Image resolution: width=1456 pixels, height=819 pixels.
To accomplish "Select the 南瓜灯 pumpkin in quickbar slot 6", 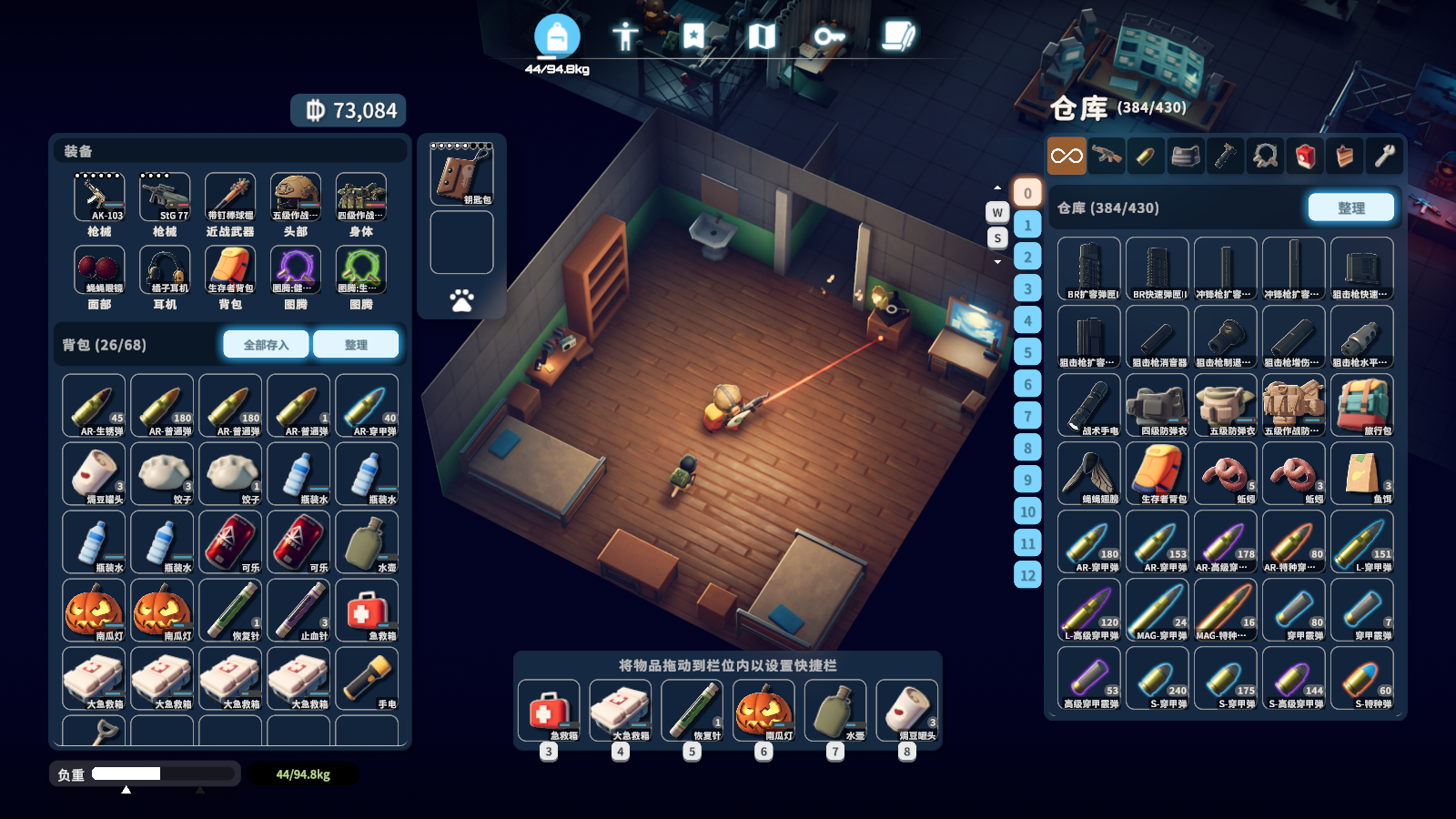I will (x=763, y=711).
